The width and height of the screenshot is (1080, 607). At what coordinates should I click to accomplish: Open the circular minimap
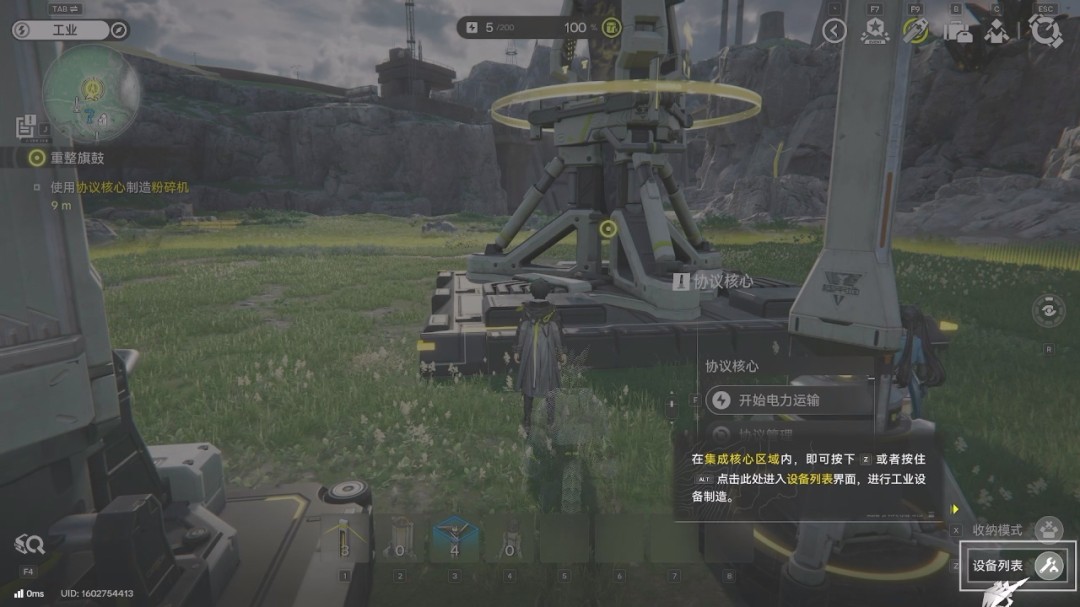pos(91,93)
